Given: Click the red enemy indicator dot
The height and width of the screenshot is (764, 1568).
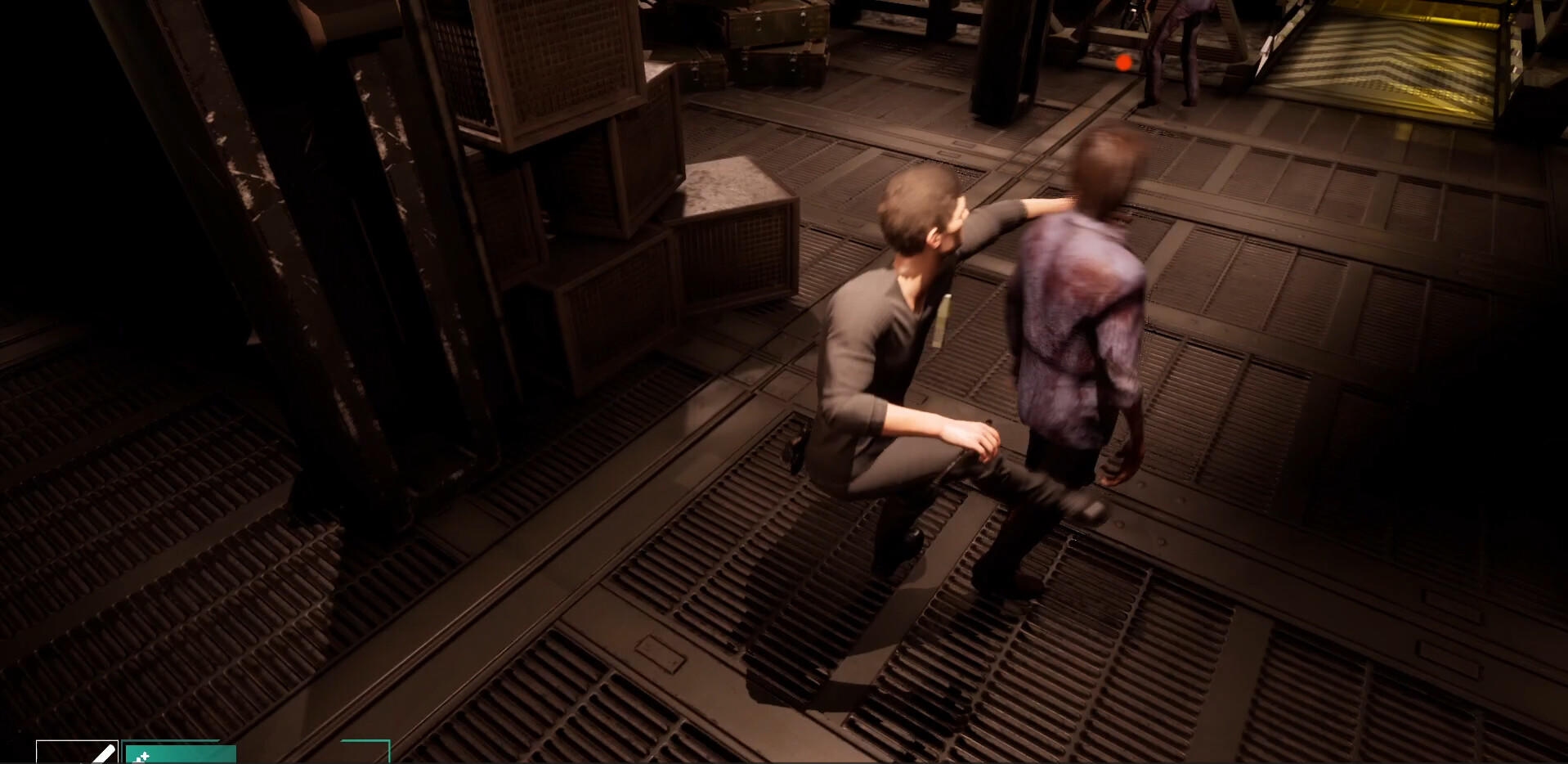Looking at the screenshot, I should [1123, 61].
